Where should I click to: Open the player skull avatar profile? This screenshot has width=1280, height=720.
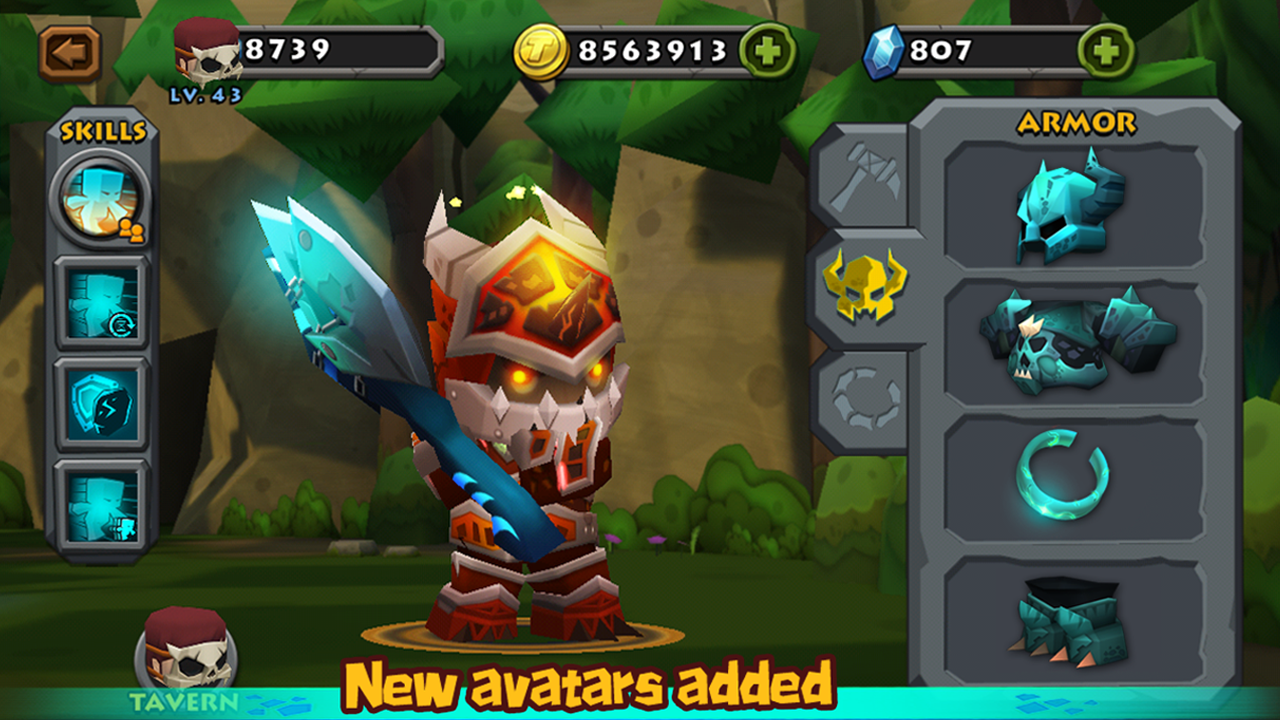click(x=208, y=50)
